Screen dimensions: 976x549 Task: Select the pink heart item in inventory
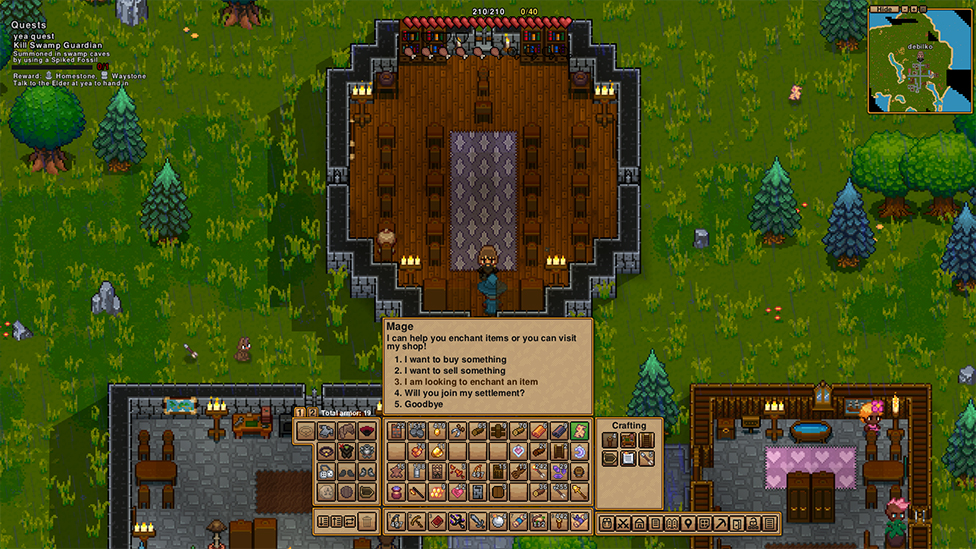pos(458,491)
